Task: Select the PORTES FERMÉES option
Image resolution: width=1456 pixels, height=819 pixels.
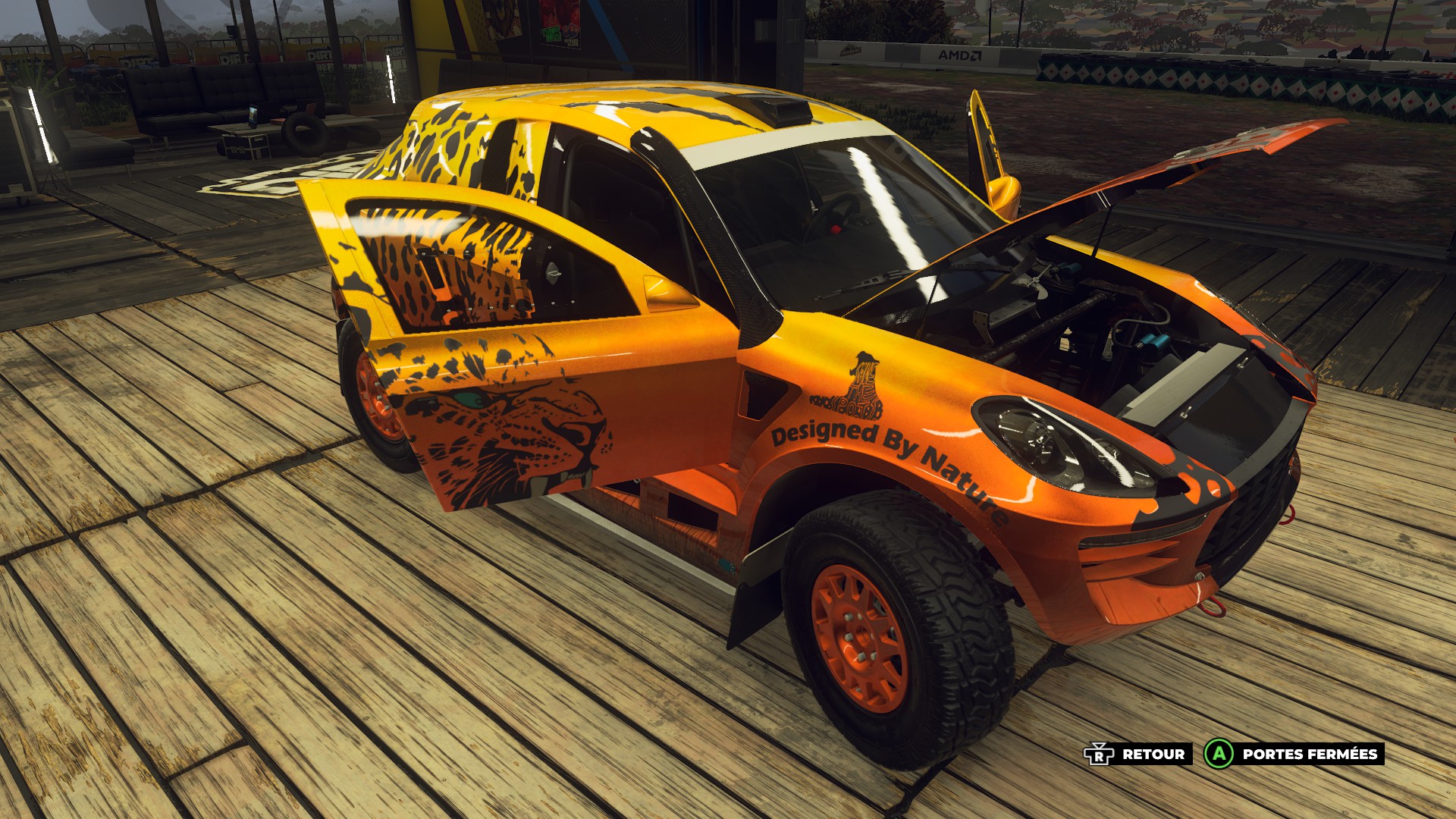Action: (1294, 754)
